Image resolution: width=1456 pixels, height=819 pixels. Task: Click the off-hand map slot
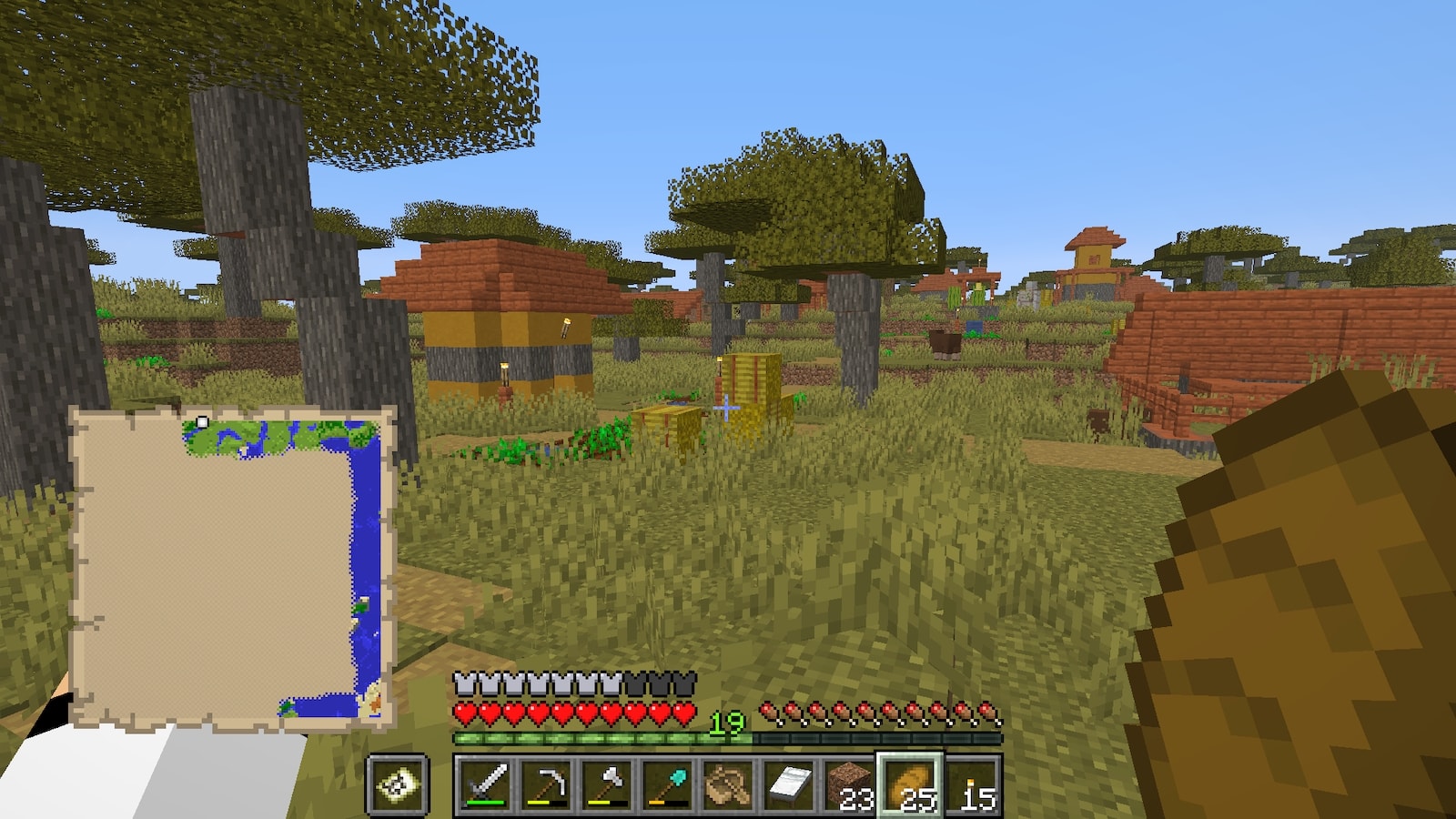click(x=399, y=784)
